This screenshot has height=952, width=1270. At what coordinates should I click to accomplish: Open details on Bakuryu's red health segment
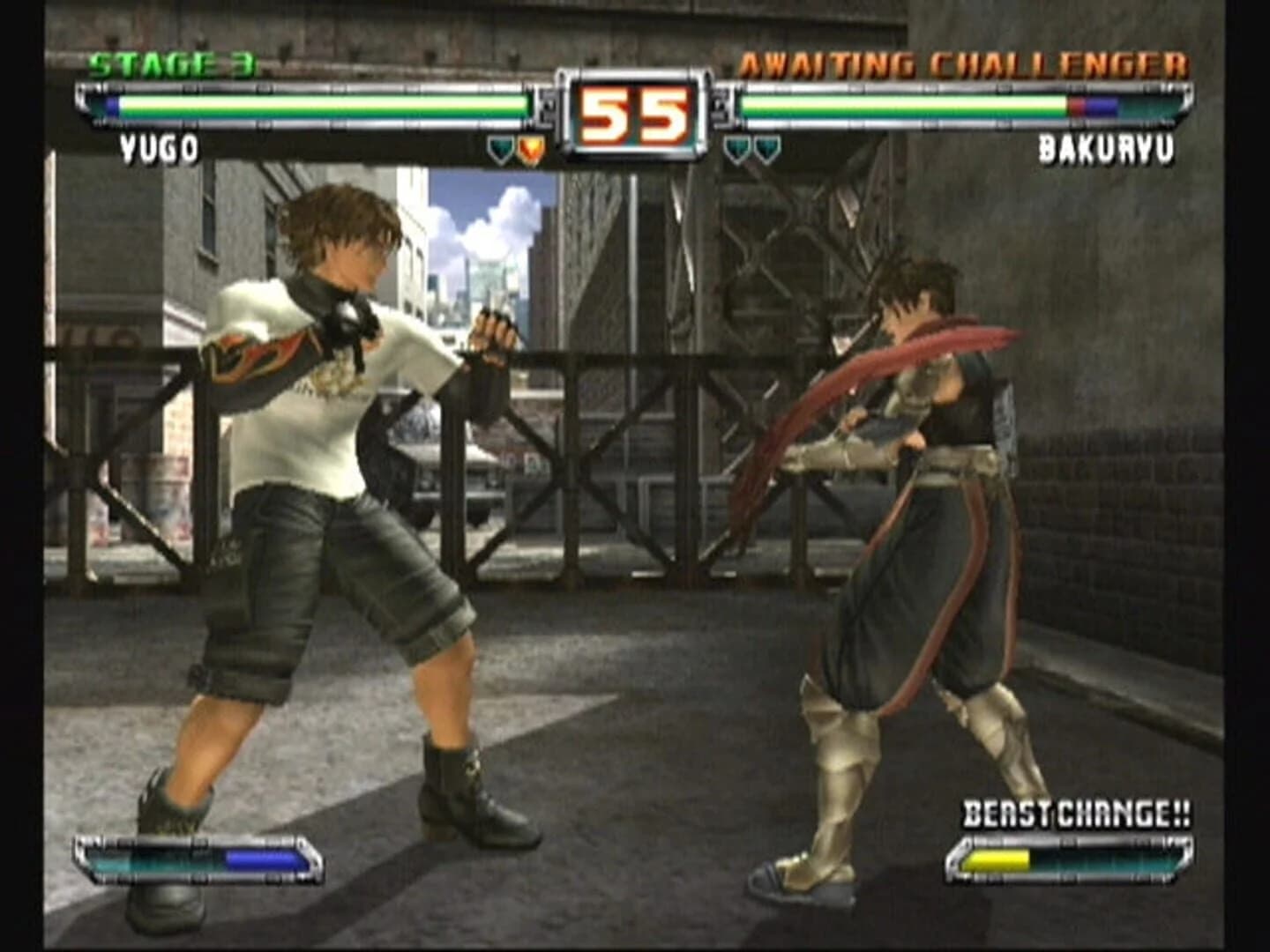(1079, 106)
